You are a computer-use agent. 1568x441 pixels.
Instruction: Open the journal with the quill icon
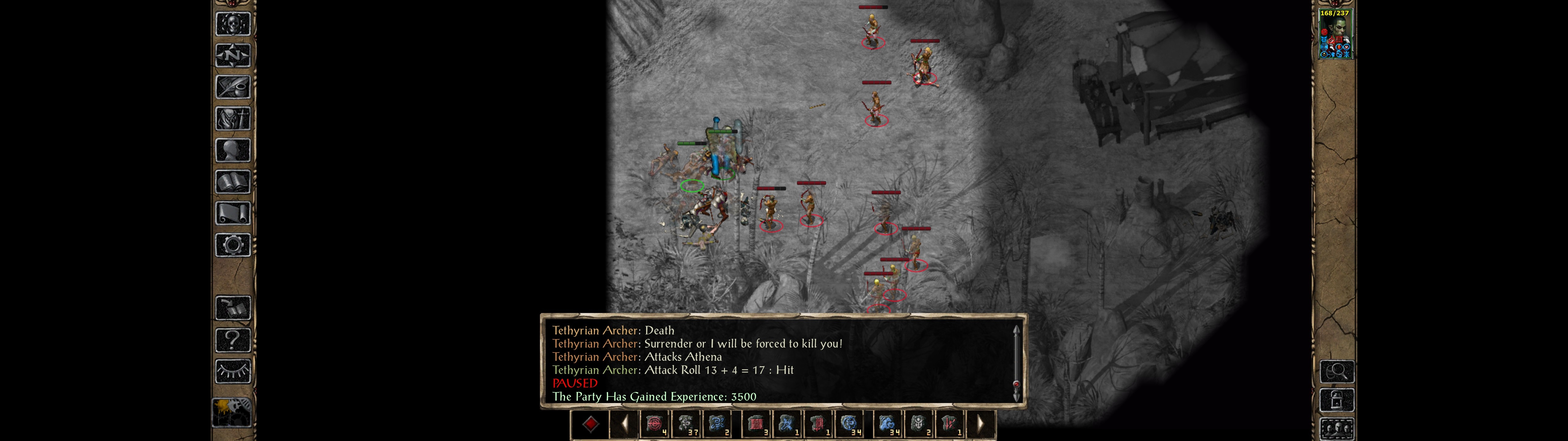[232, 87]
